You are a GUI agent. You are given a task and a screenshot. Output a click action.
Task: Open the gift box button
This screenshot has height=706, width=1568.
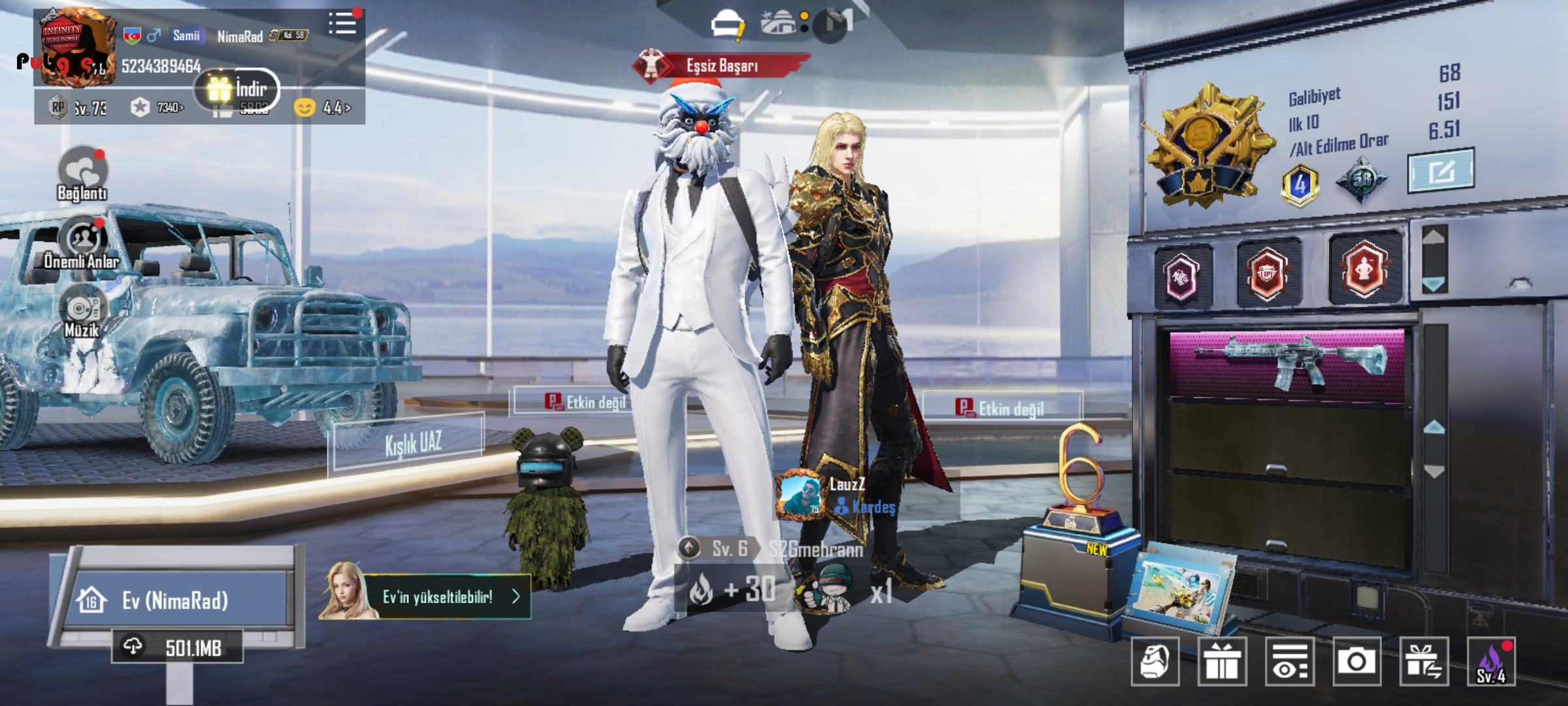click(1222, 662)
